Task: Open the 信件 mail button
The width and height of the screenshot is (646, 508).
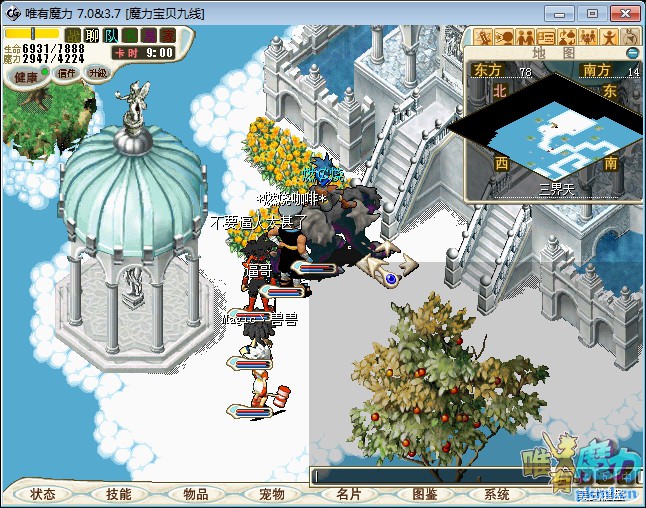Action: 67,73
